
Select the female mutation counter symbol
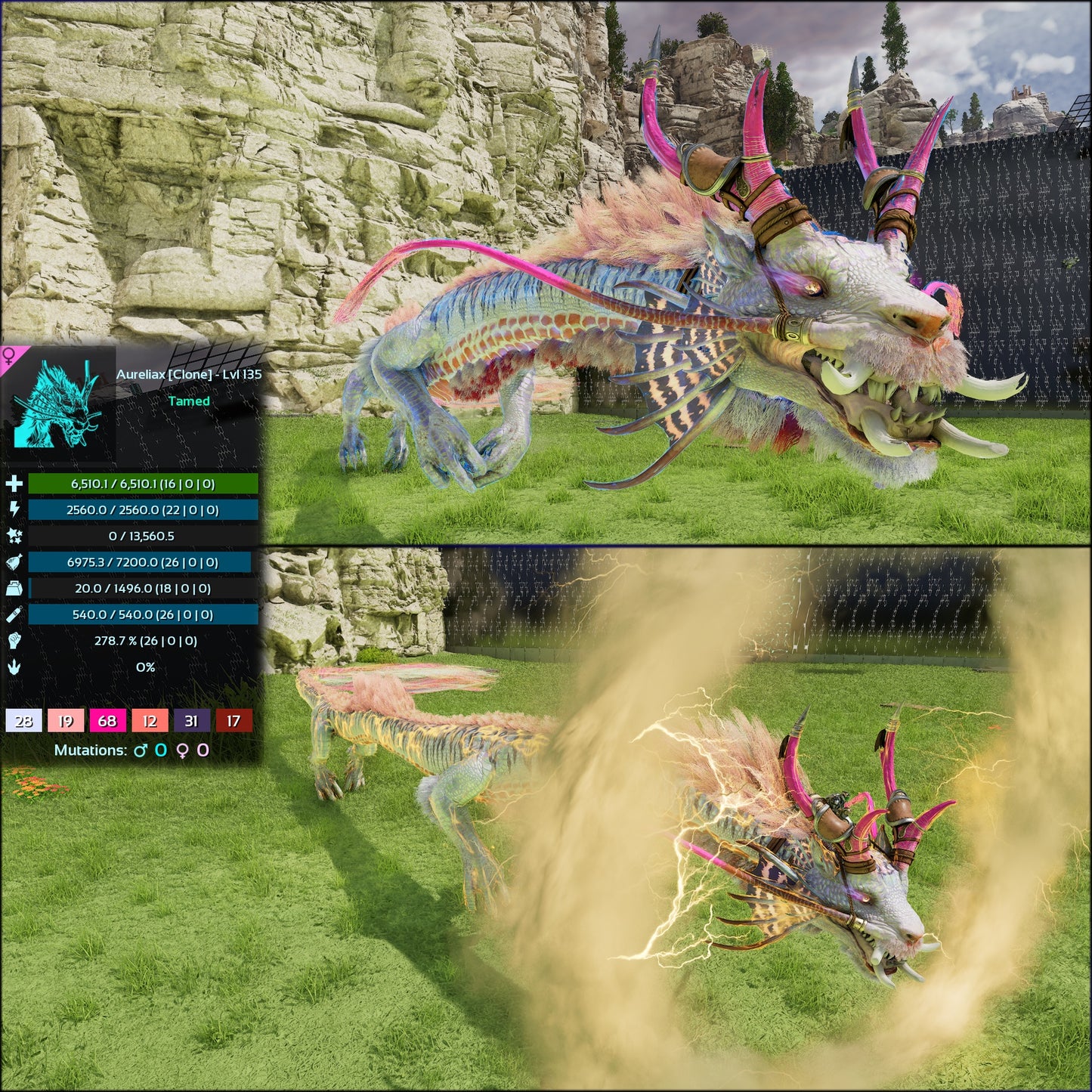(x=184, y=750)
